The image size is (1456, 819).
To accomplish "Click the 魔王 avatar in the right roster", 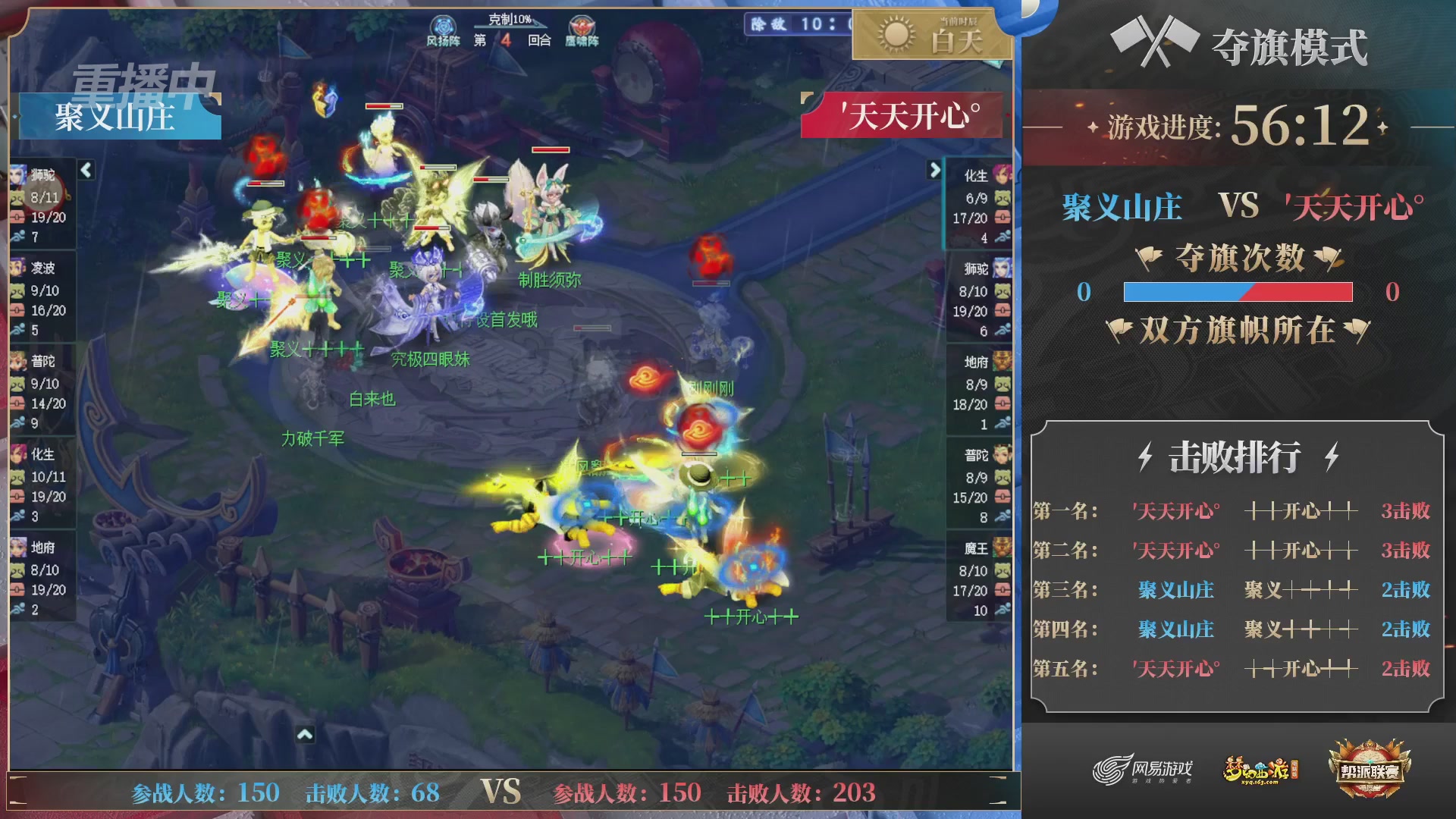I will (x=1003, y=548).
